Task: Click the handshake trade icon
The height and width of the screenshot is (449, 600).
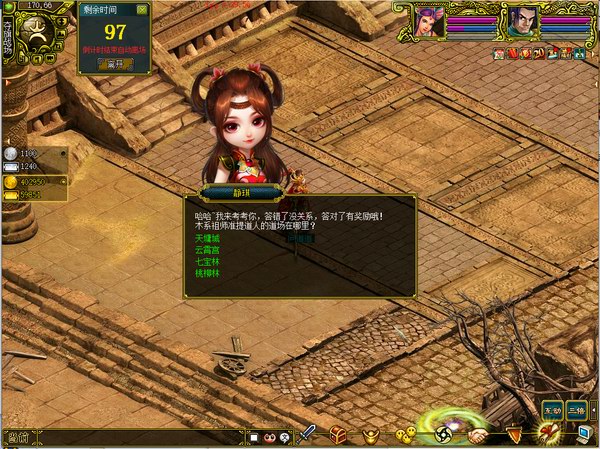Action: [x=479, y=435]
